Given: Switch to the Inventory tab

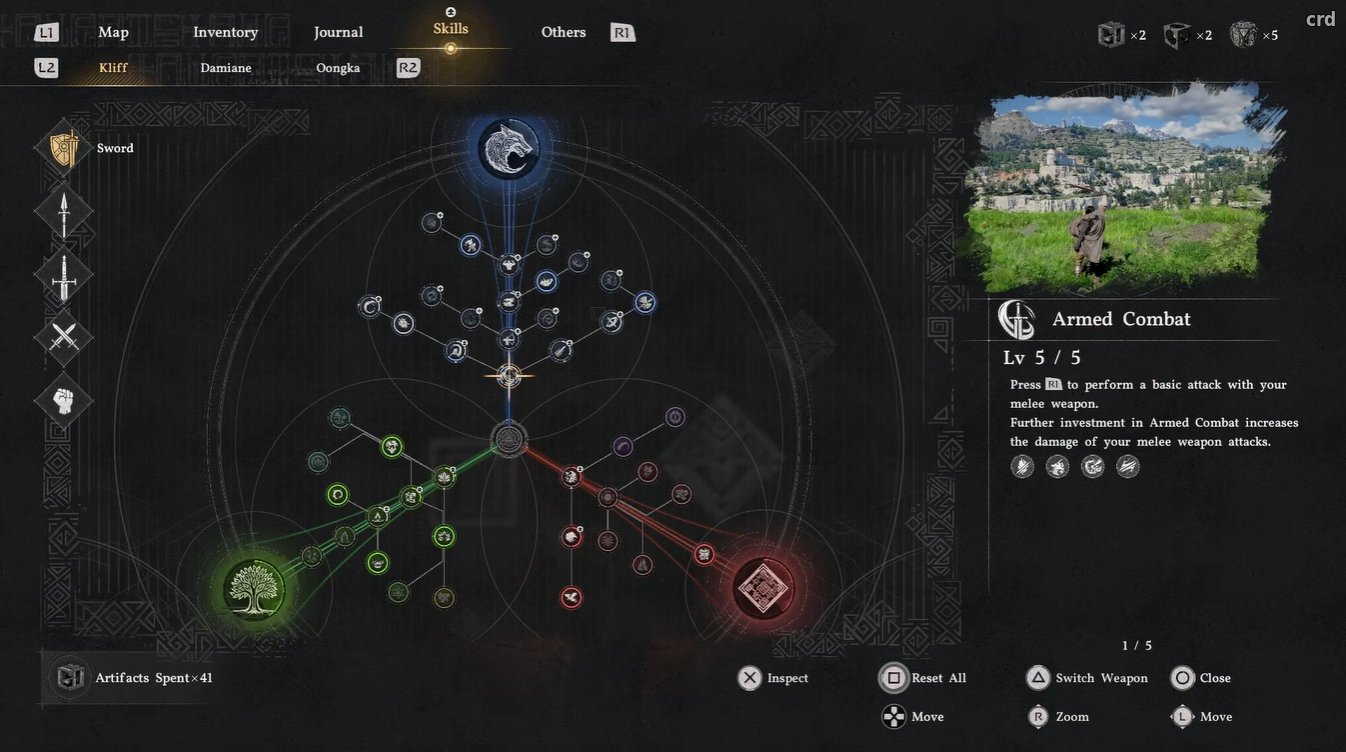Looking at the screenshot, I should pos(225,32).
